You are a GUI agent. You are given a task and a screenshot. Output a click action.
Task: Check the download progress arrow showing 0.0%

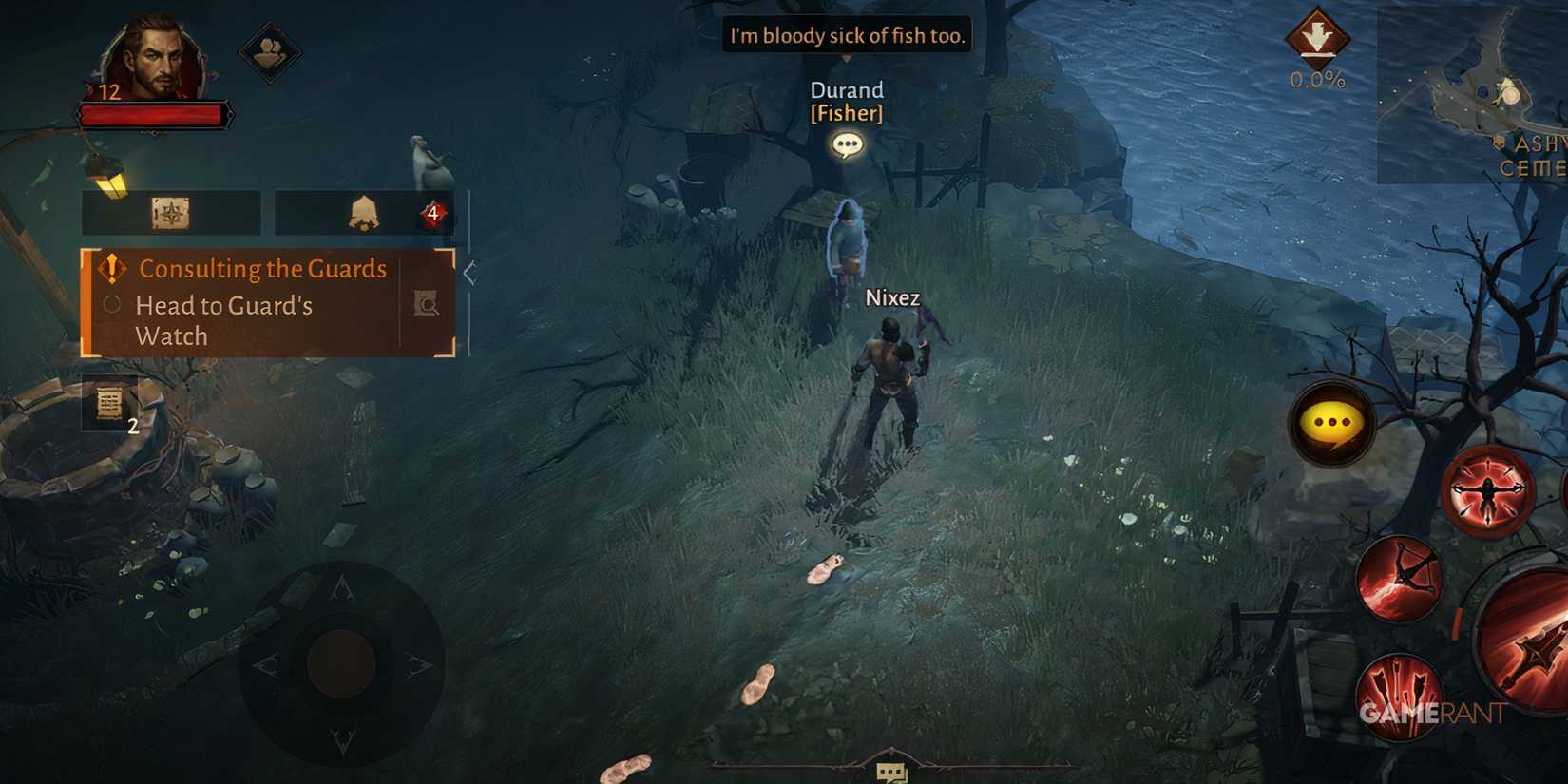tap(1318, 48)
